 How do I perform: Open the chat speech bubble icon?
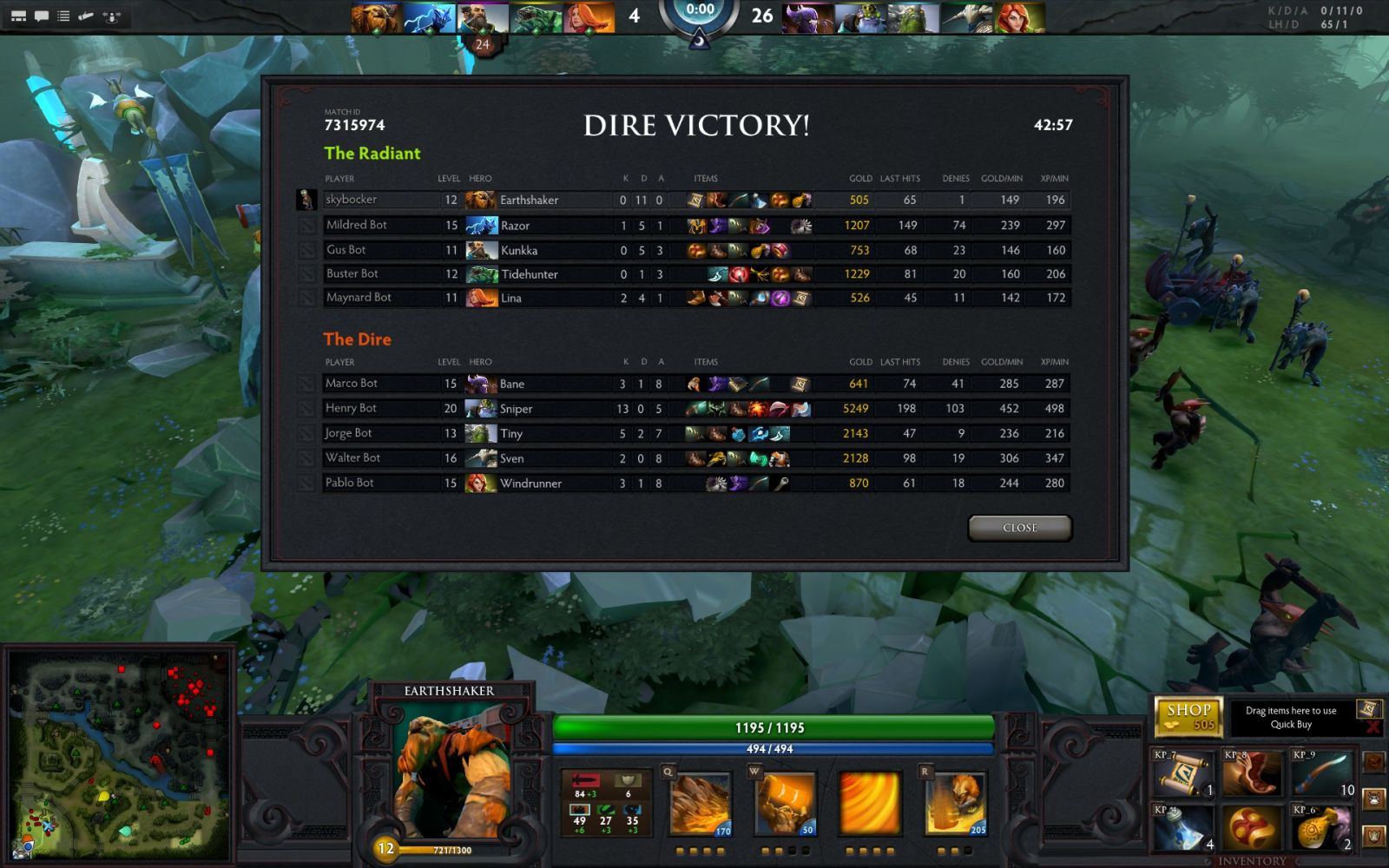41,16
